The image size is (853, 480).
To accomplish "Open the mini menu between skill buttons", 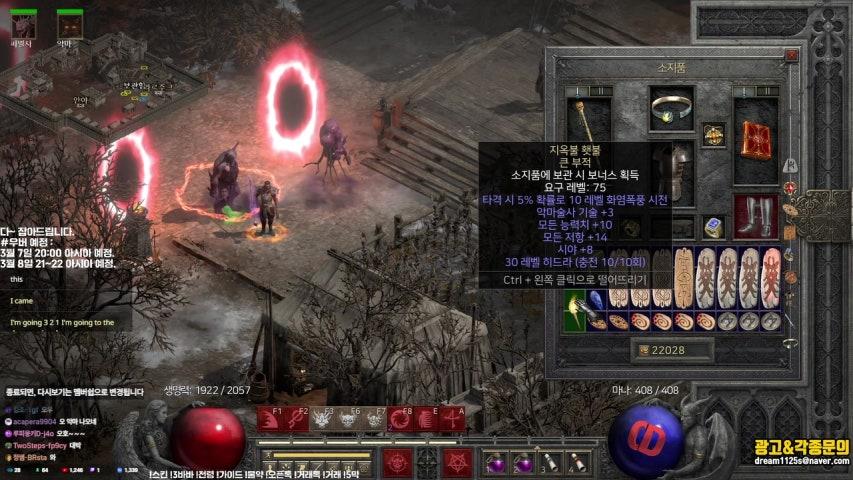I will [428, 462].
